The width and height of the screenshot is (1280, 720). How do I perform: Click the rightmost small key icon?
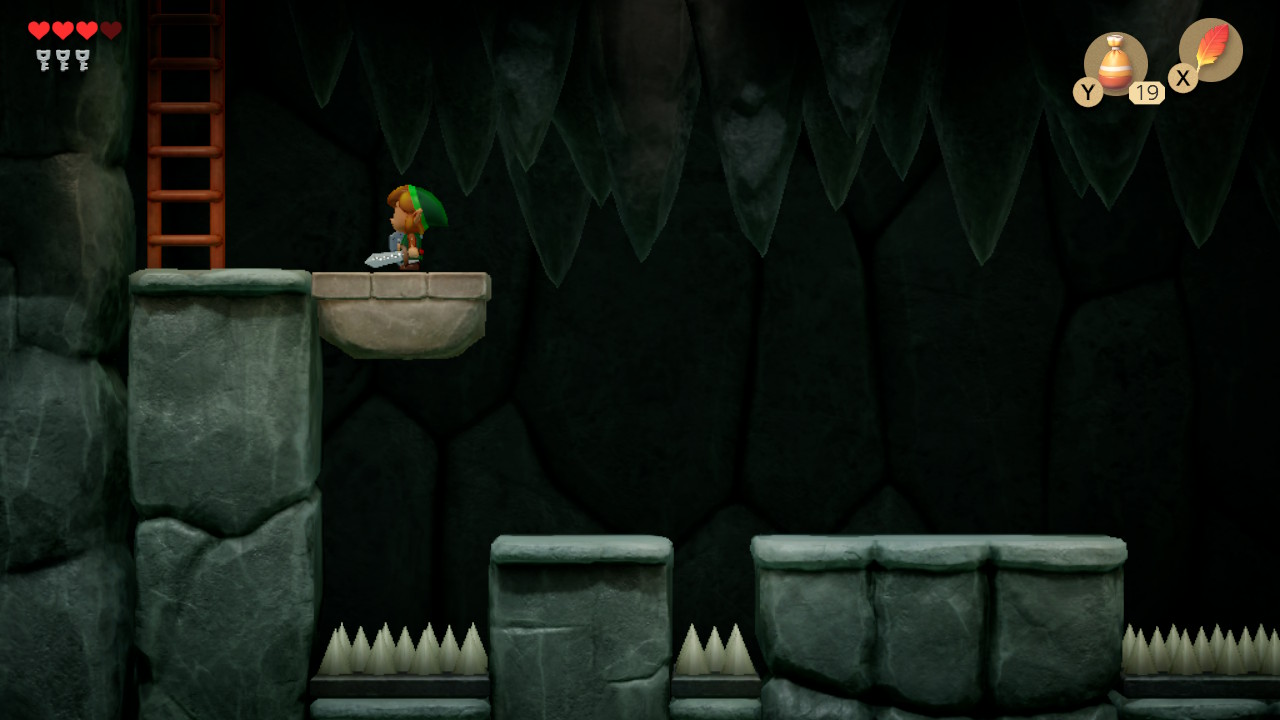[x=82, y=57]
